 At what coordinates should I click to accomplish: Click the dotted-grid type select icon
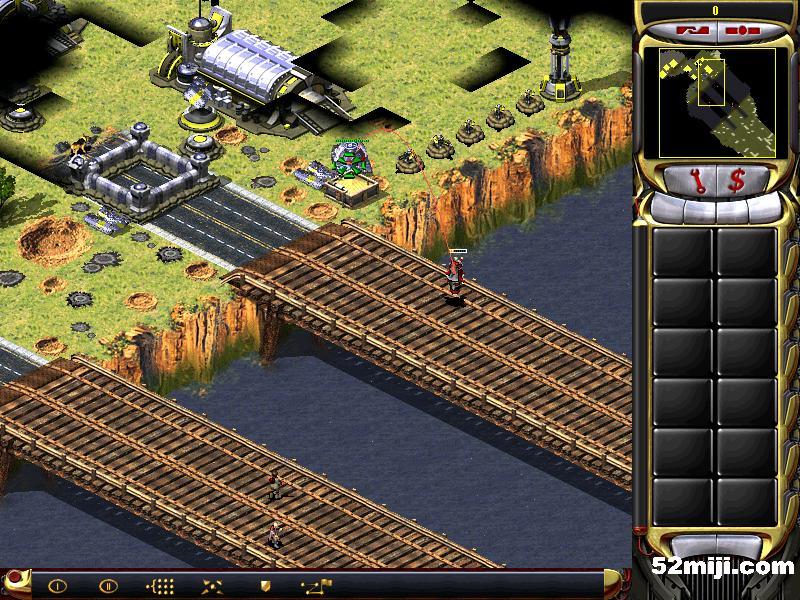pos(160,585)
